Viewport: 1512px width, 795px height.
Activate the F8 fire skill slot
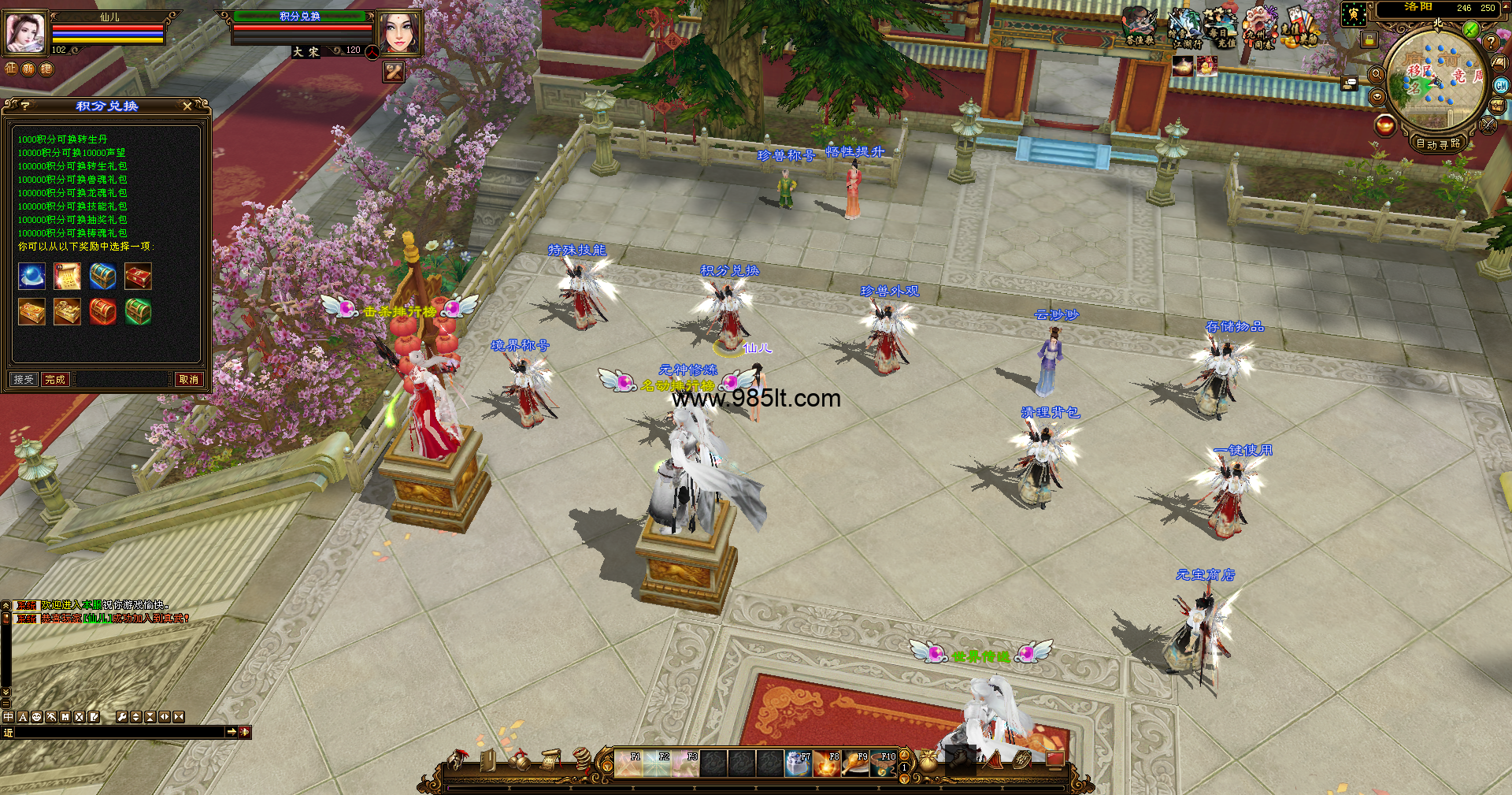coord(826,763)
